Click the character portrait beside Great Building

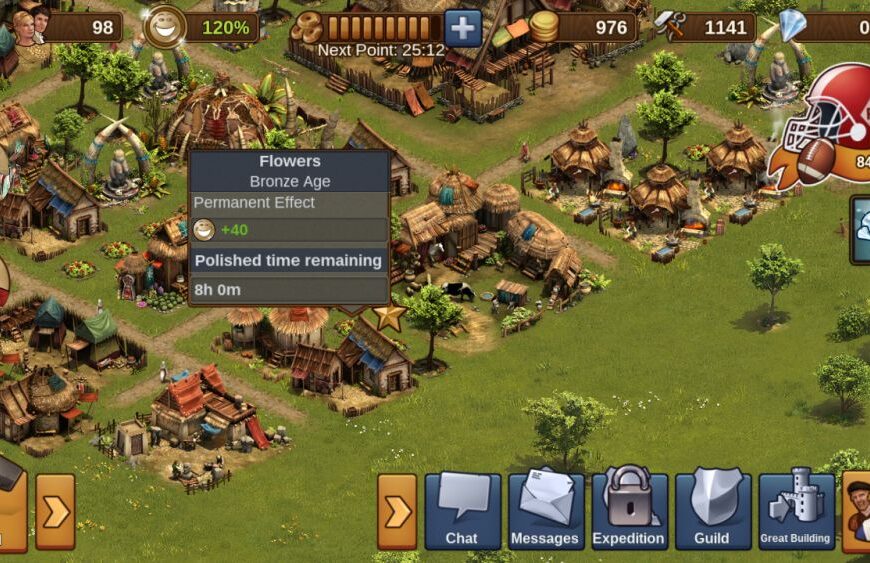(857, 511)
